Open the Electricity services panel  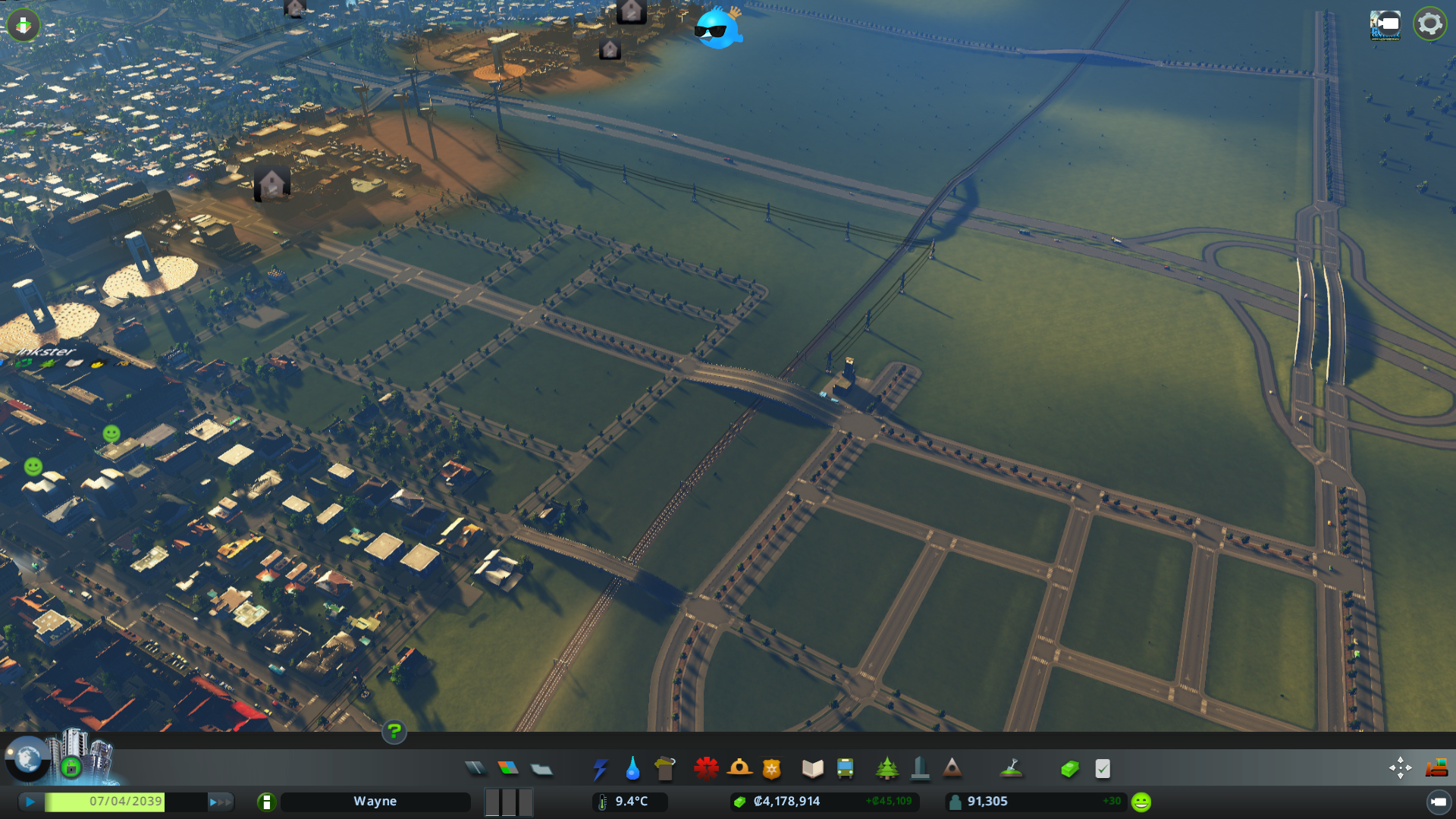(601, 768)
